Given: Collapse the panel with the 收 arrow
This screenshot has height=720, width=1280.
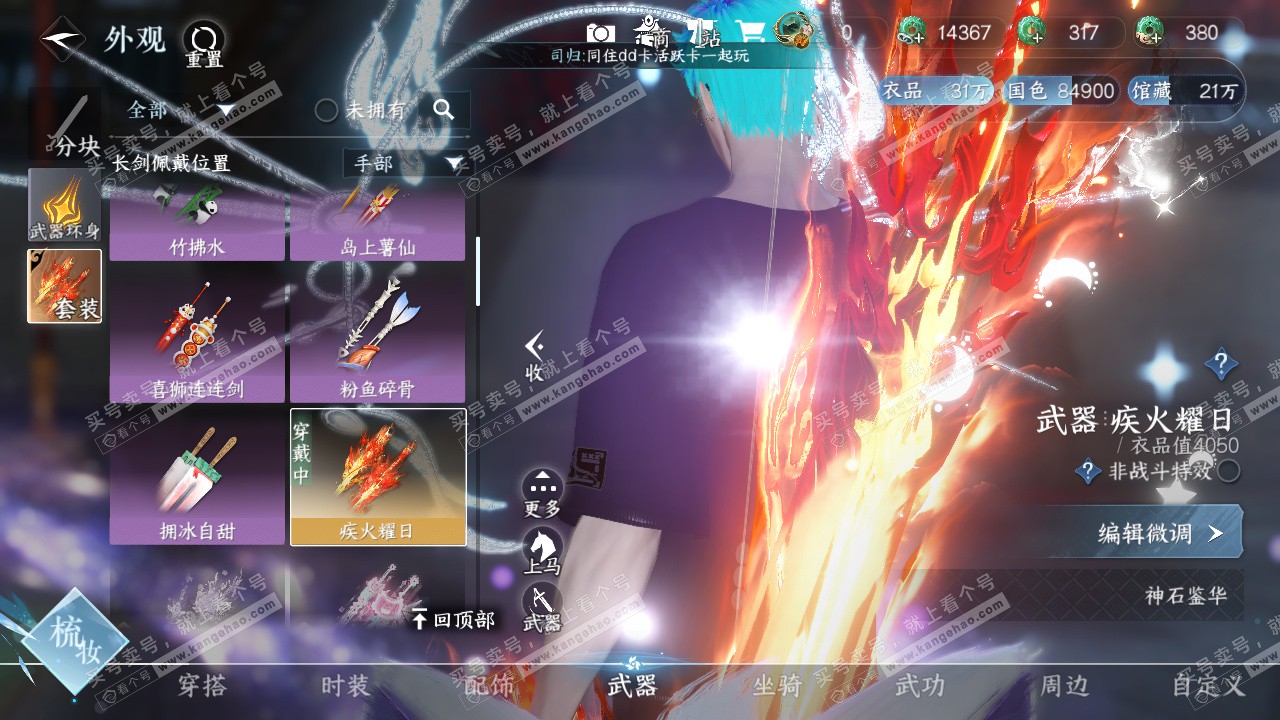Looking at the screenshot, I should coord(535,355).
